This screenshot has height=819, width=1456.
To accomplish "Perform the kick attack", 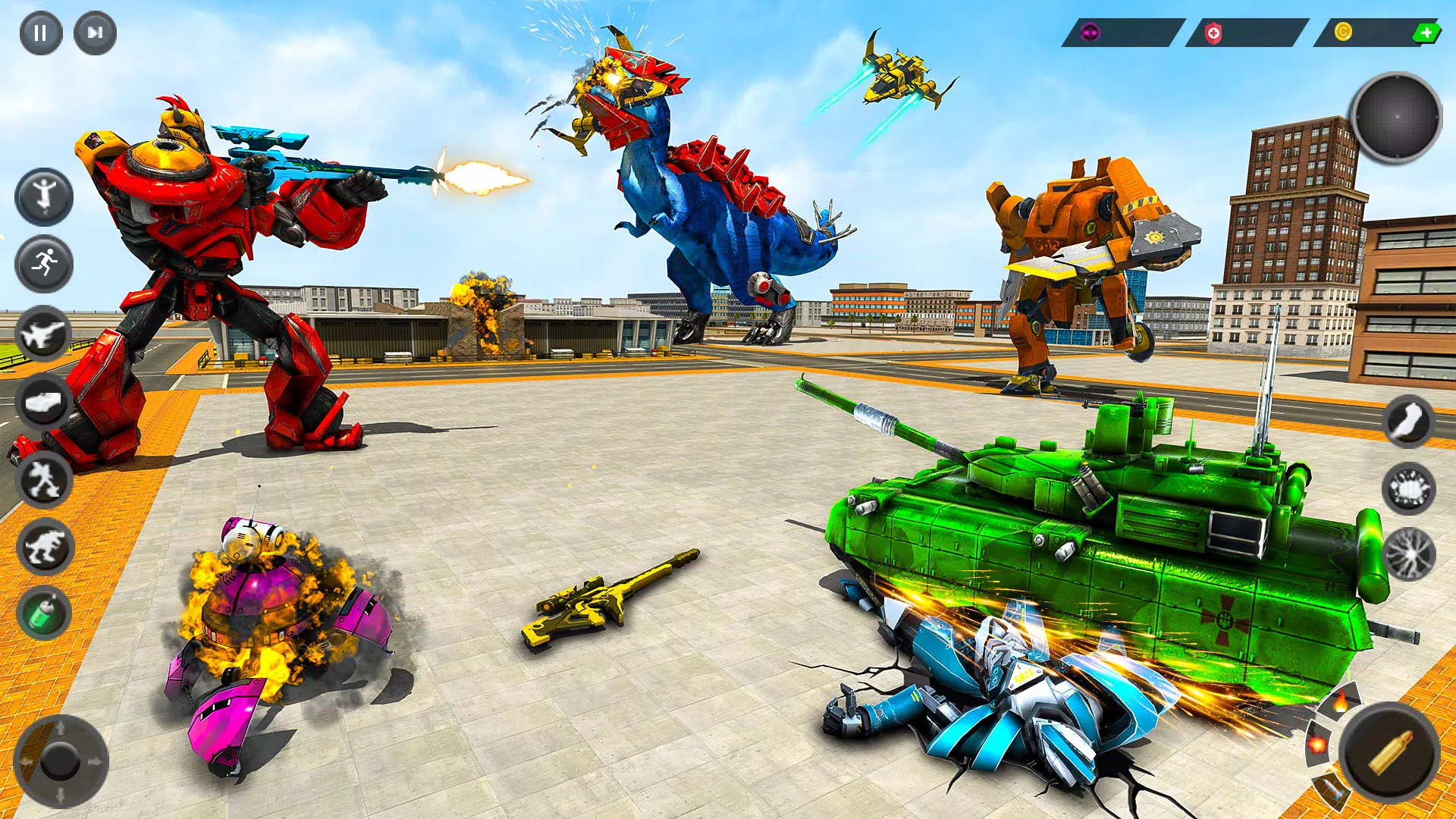I will tap(1408, 422).
